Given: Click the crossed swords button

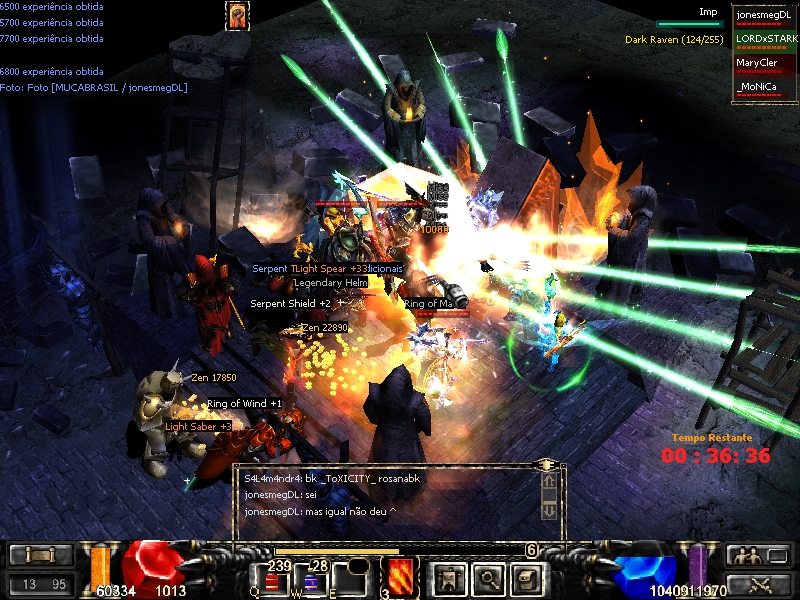Looking at the screenshot, I should 758,584.
